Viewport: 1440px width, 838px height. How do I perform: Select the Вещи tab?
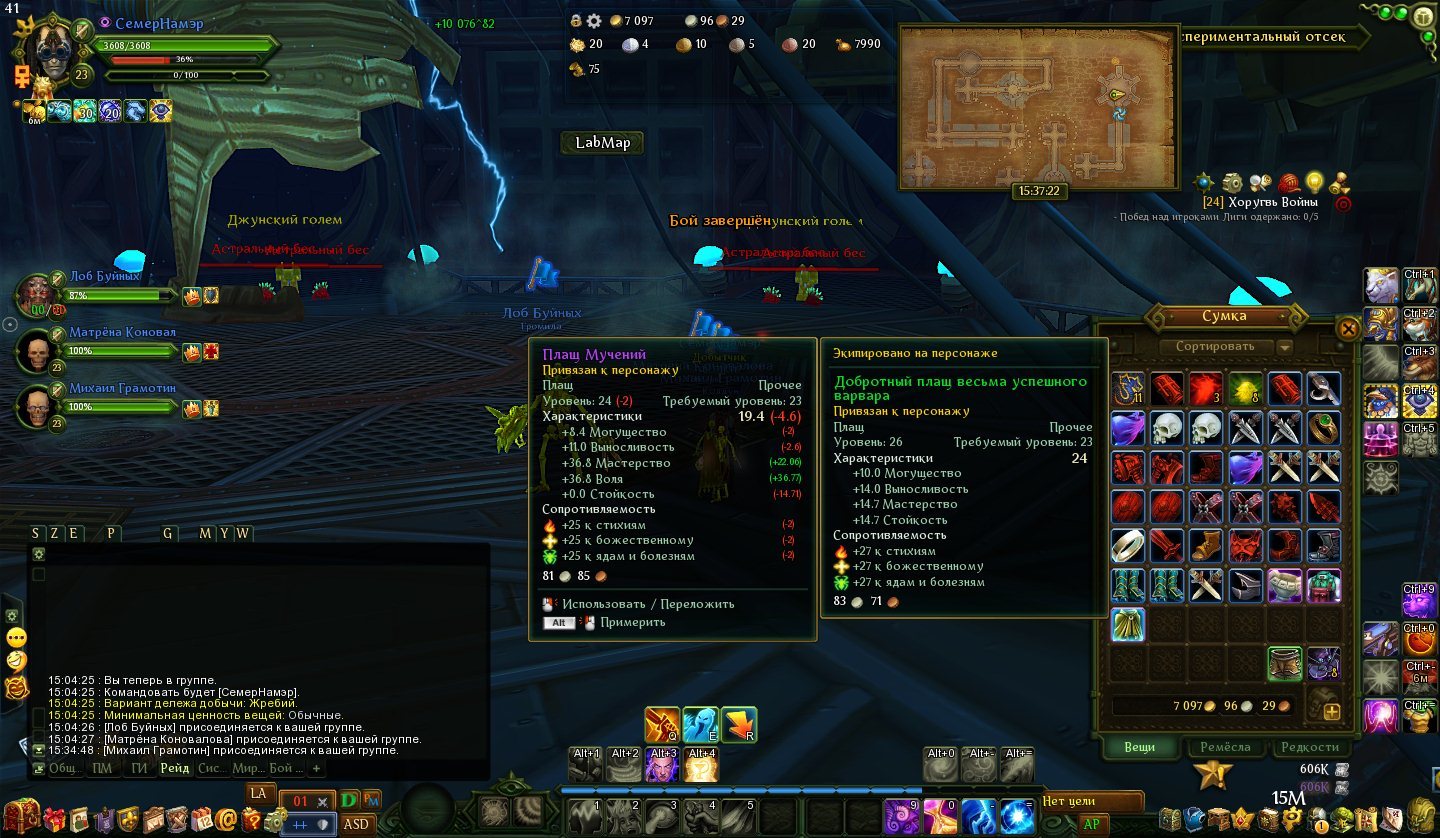(1139, 747)
